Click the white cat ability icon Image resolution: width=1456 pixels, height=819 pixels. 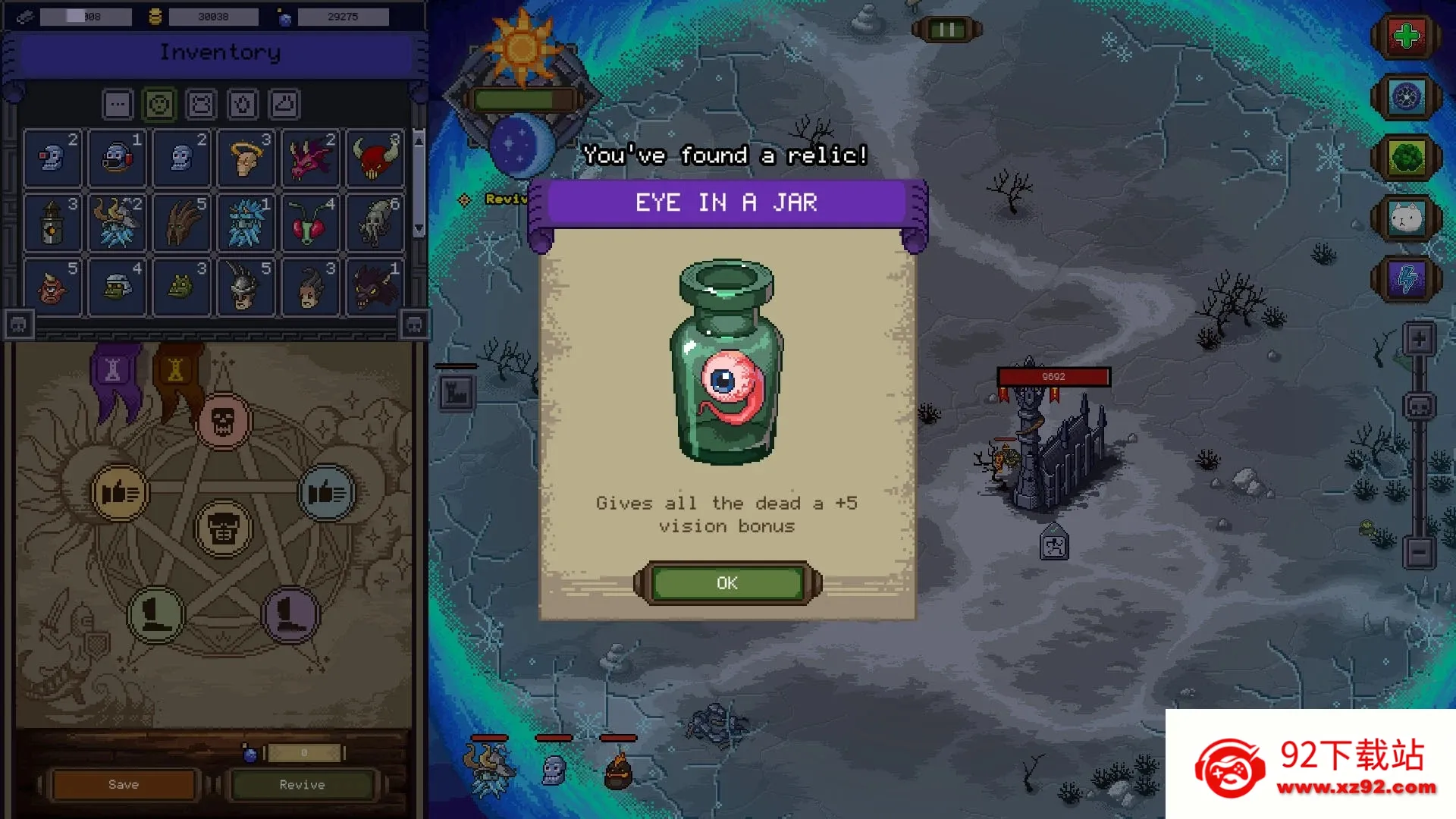[1407, 218]
